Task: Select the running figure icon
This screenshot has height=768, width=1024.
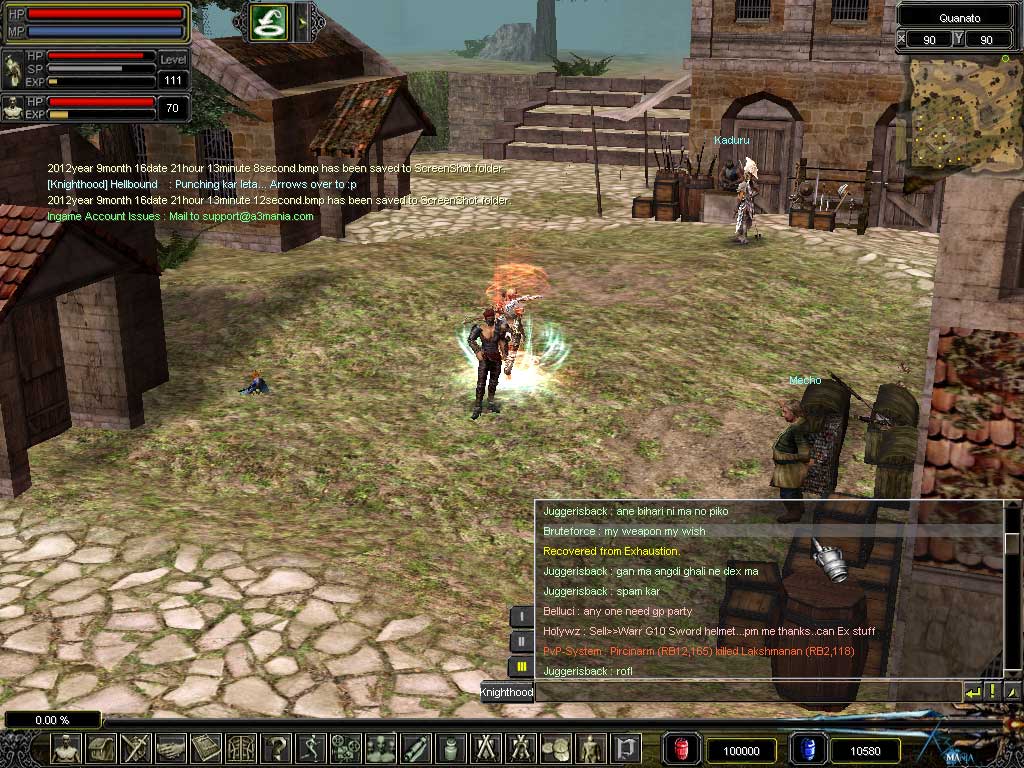Action: 311,748
